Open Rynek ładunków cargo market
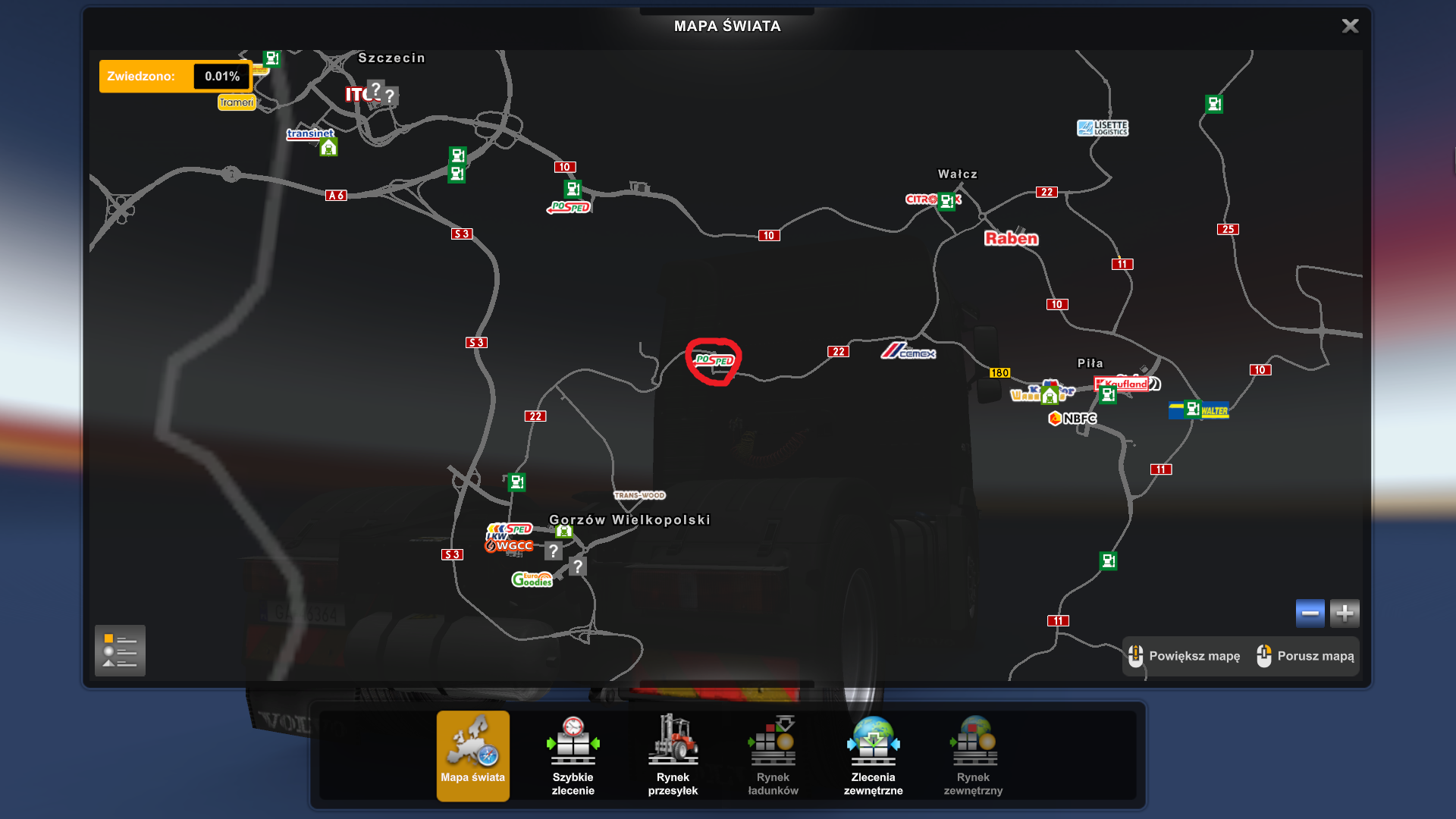The image size is (1456, 819). pyautogui.click(x=773, y=755)
